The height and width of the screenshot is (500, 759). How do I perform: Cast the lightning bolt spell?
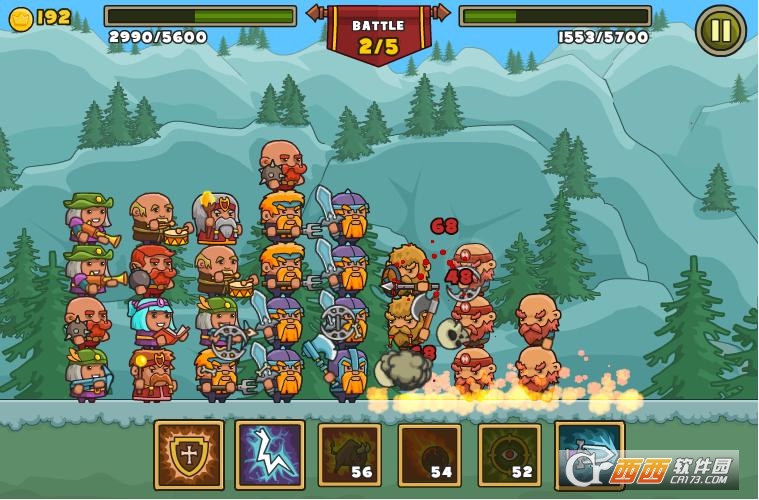(269, 455)
